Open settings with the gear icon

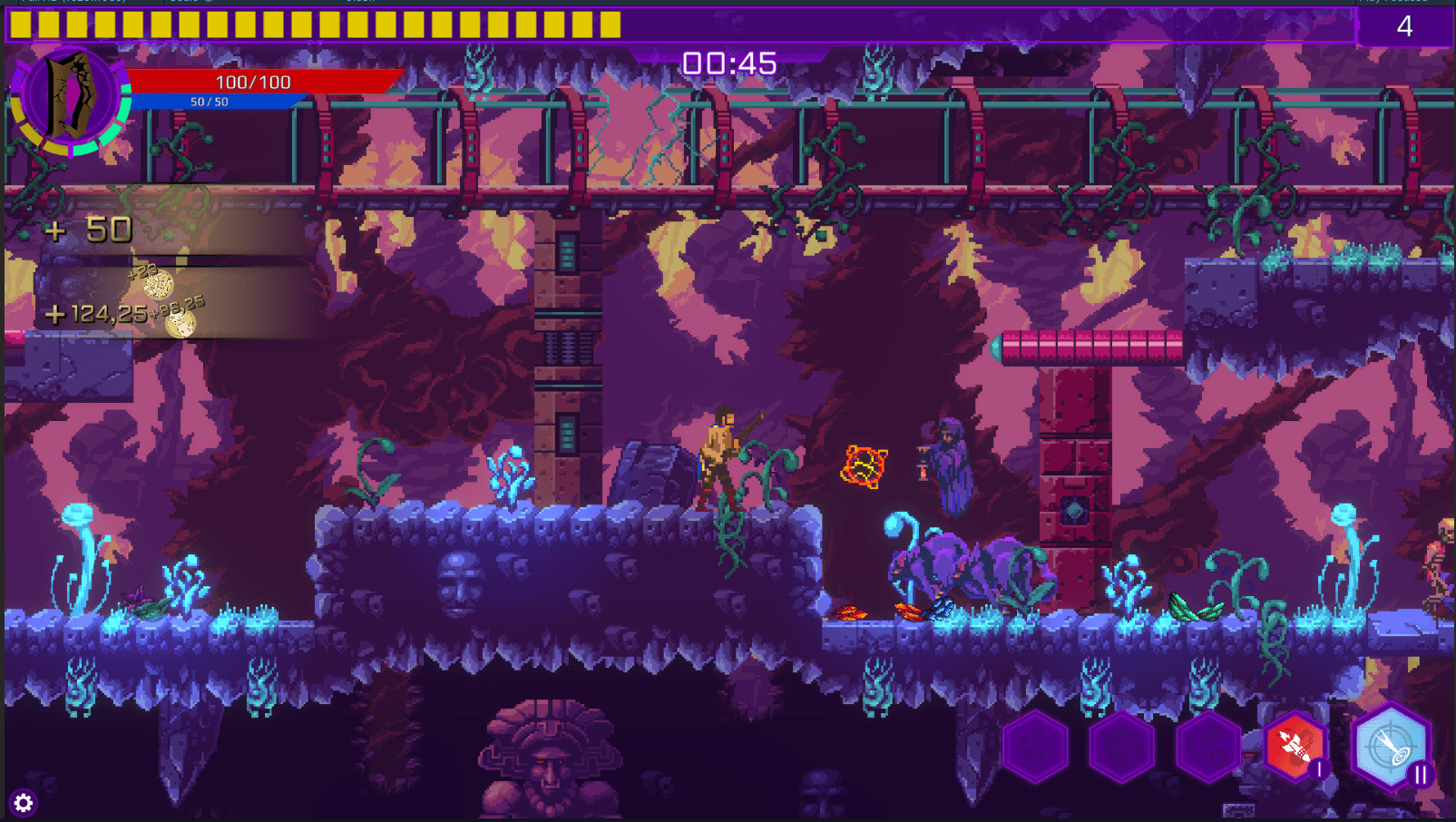pos(24,803)
